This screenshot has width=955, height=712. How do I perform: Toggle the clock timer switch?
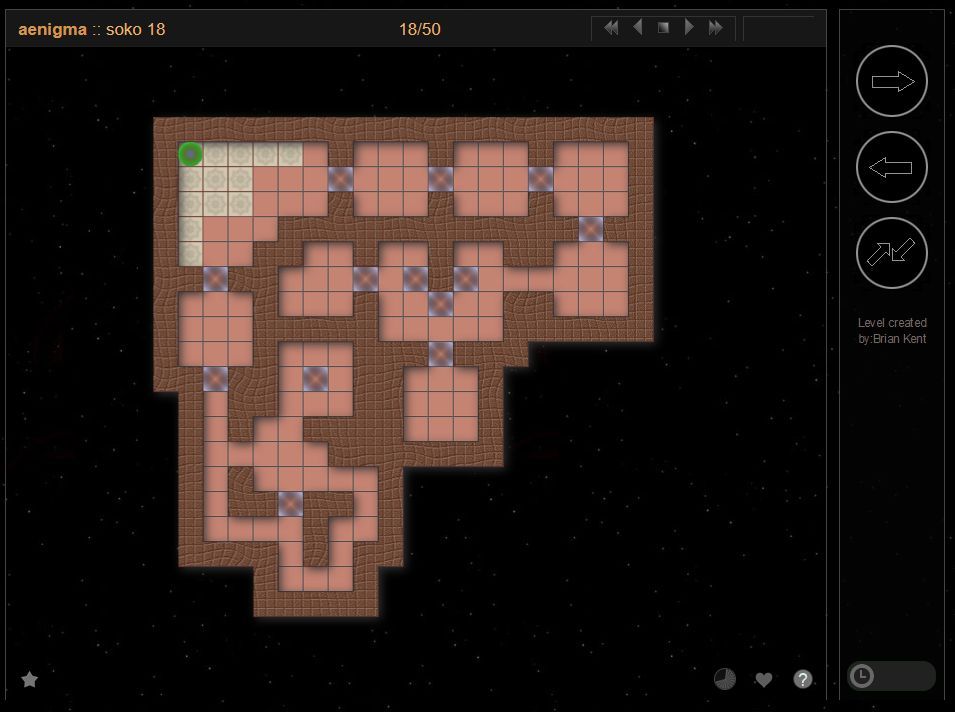[890, 676]
